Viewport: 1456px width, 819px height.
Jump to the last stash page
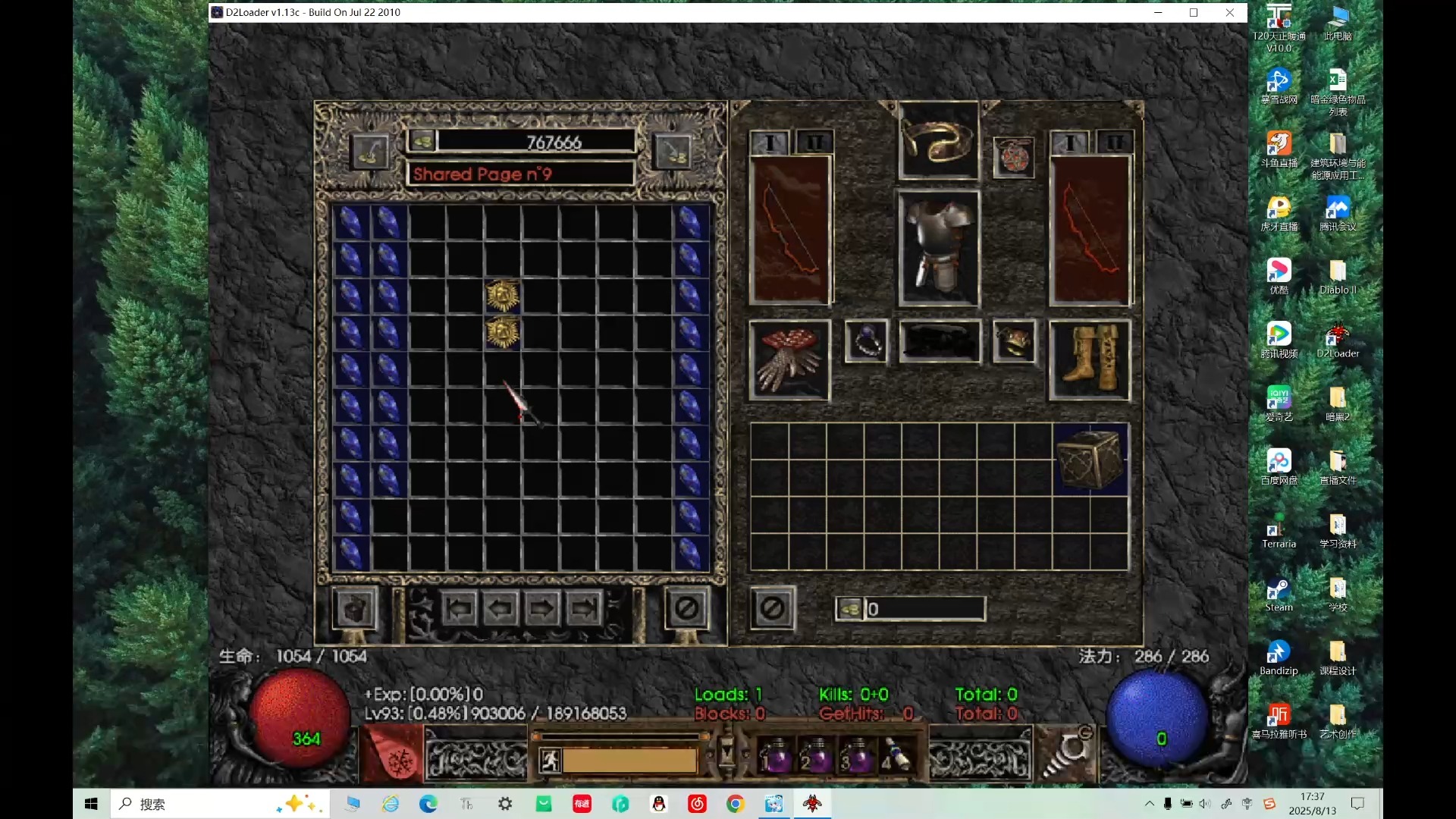tap(583, 608)
